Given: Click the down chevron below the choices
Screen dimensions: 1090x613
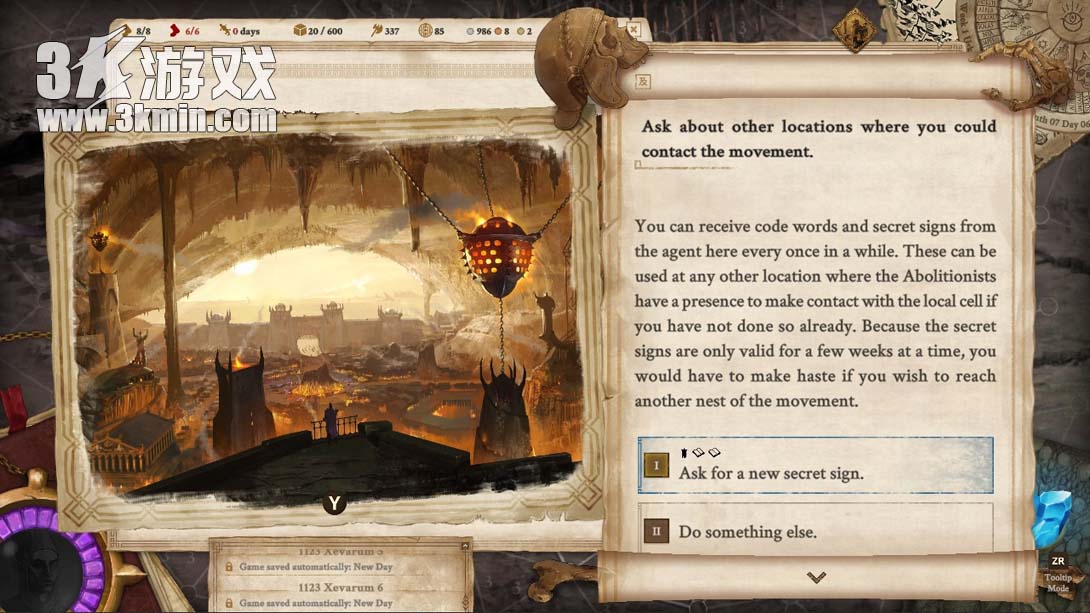Looking at the screenshot, I should [816, 577].
